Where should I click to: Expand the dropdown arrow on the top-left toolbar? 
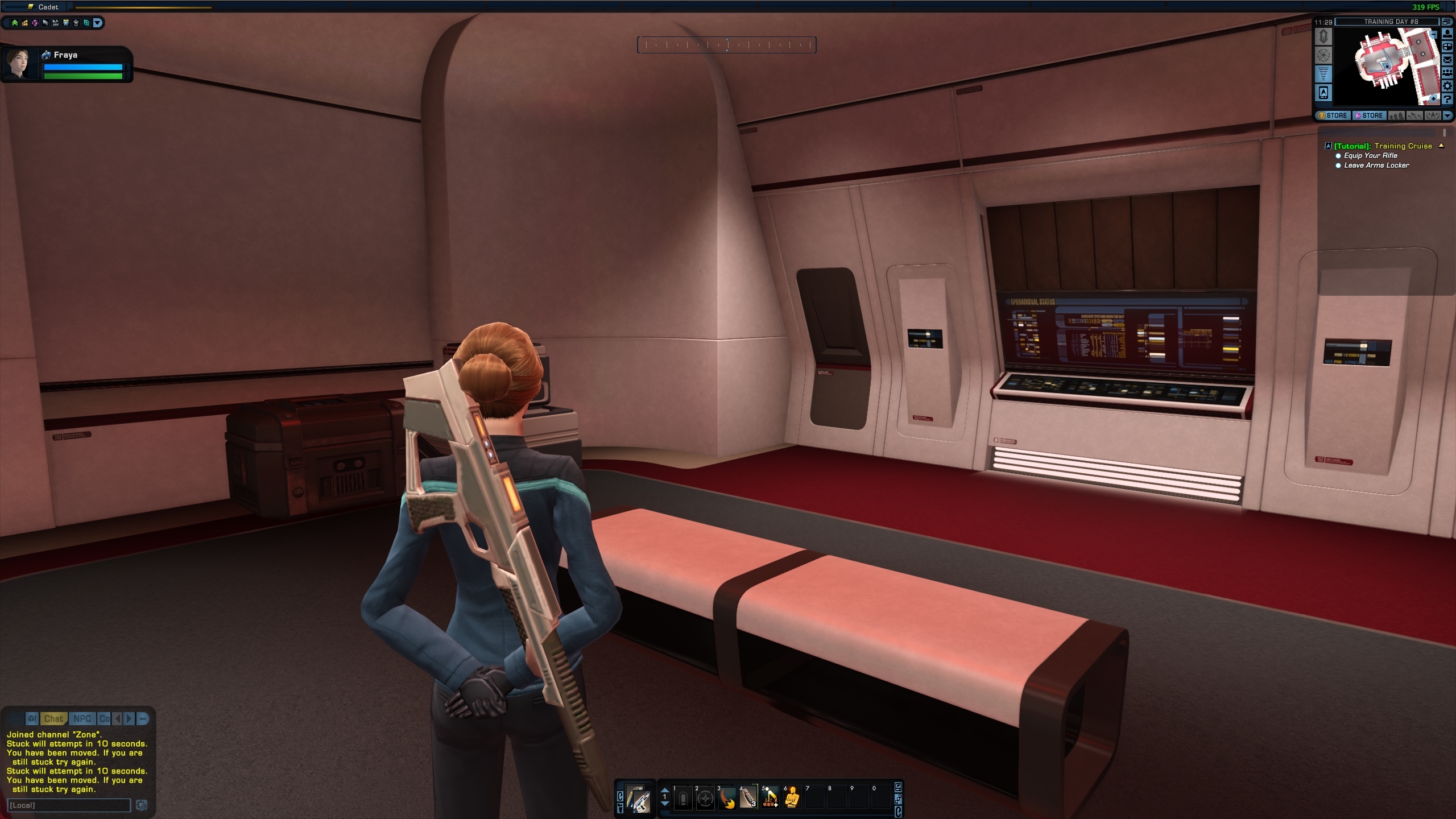click(x=98, y=23)
